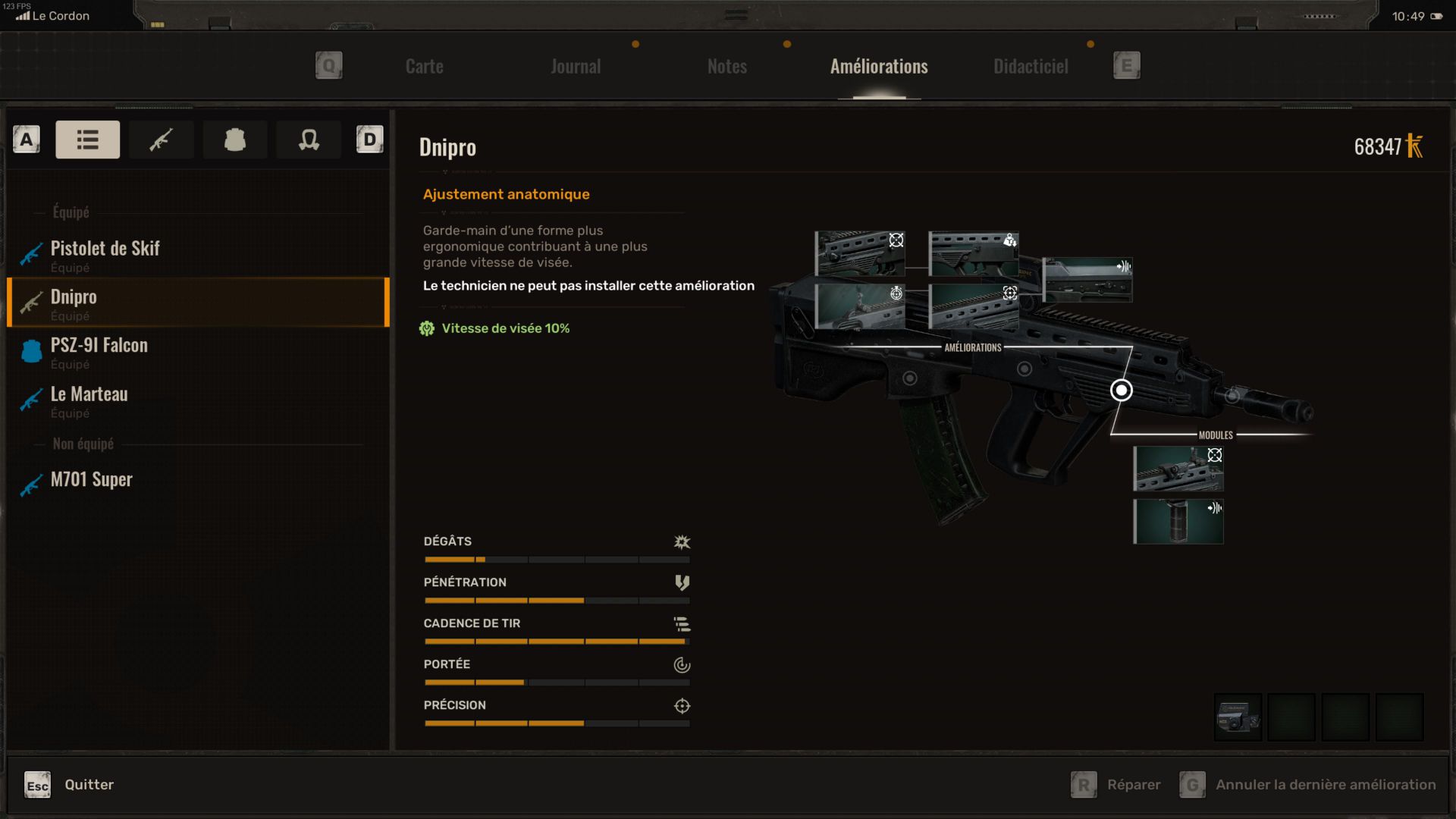The image size is (1456, 819).
Task: Choose Annuler la dernière amélioration
Action: tap(1325, 785)
